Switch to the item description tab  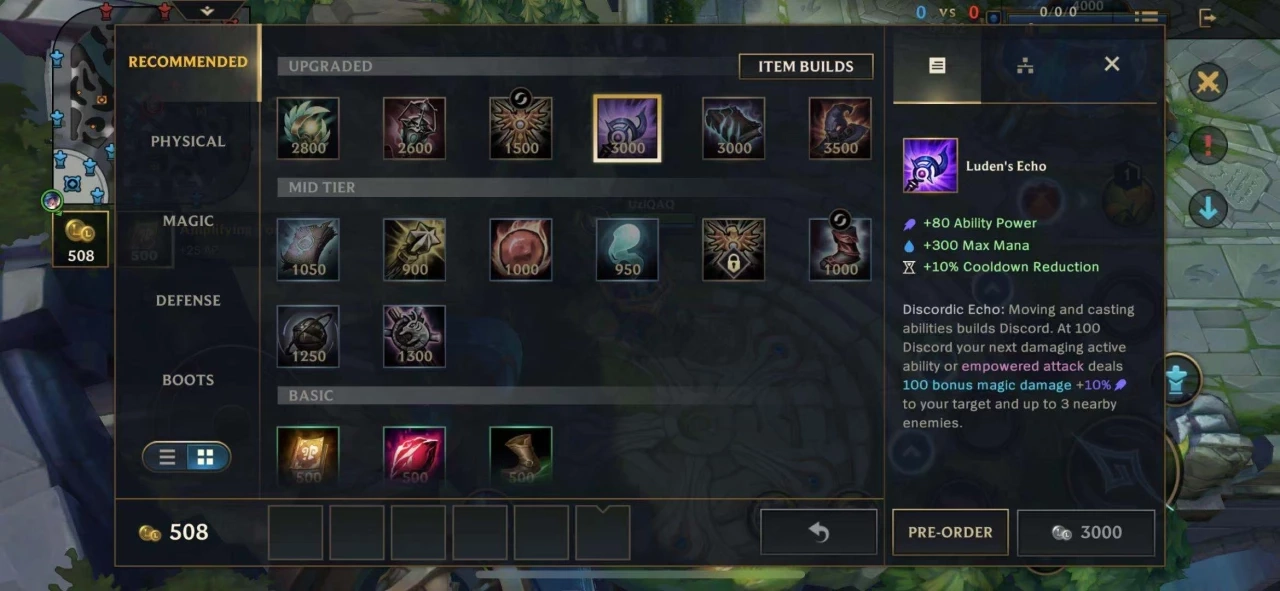[x=937, y=65]
